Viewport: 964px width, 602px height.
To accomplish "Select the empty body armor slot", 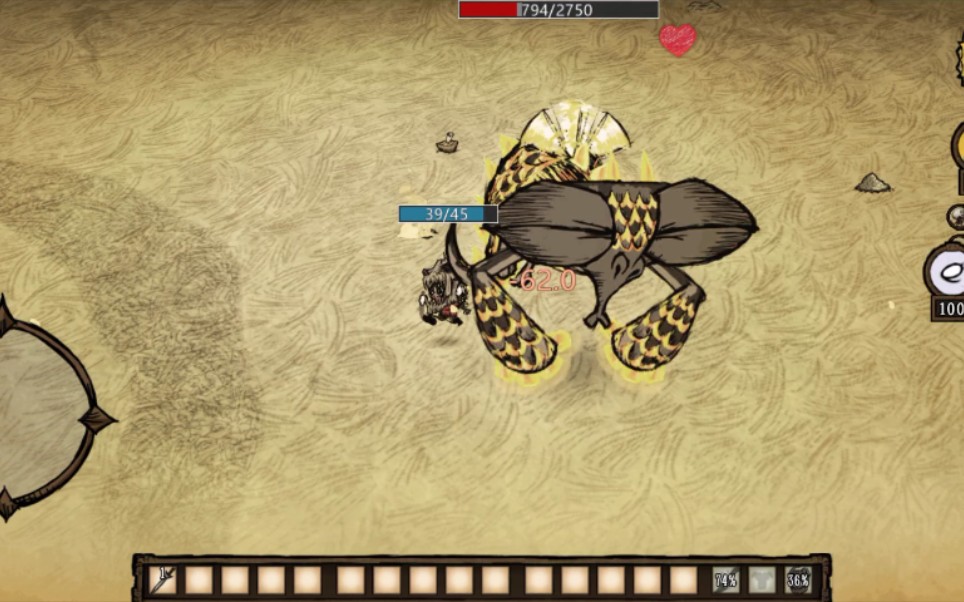I will click(762, 579).
